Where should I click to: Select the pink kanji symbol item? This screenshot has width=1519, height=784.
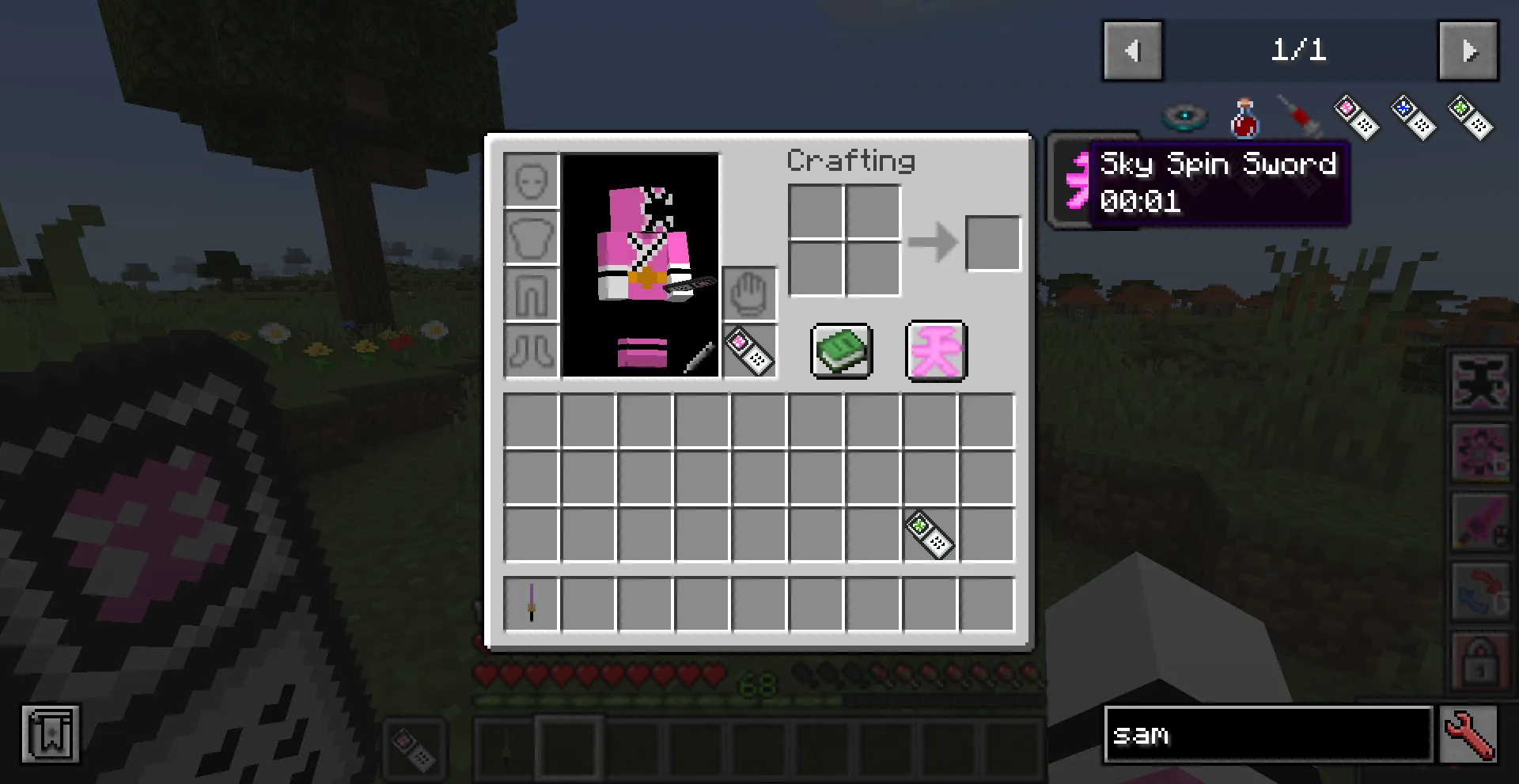coord(935,351)
